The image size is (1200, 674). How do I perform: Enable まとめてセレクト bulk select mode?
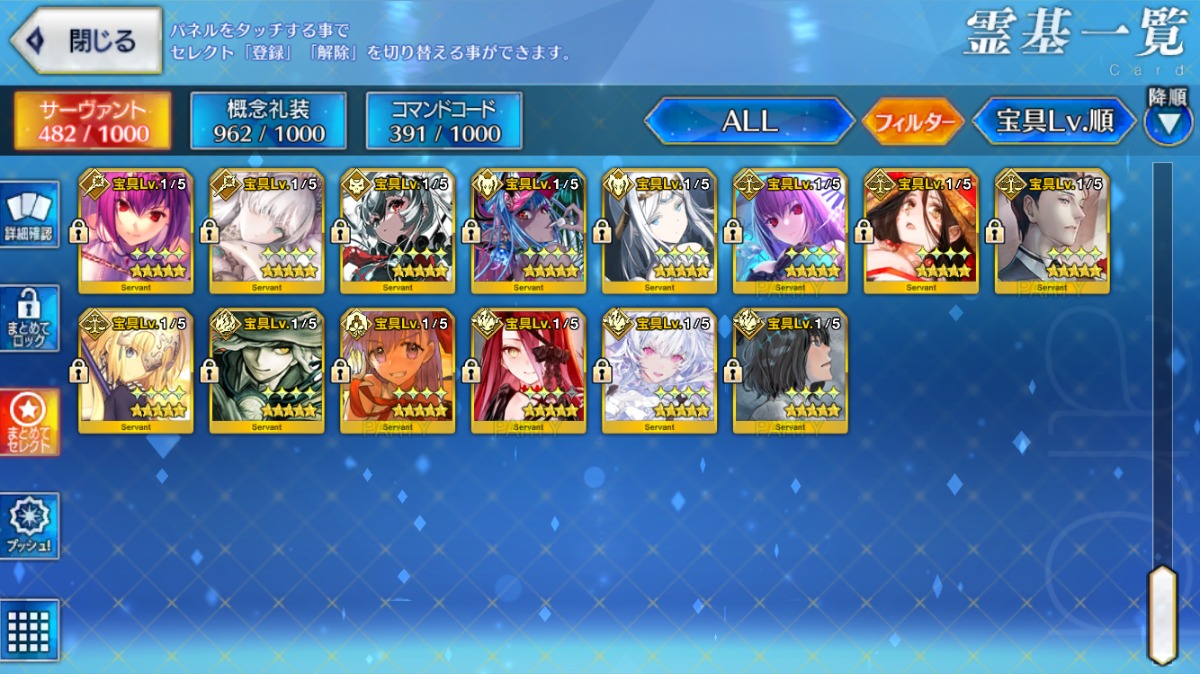(29, 422)
